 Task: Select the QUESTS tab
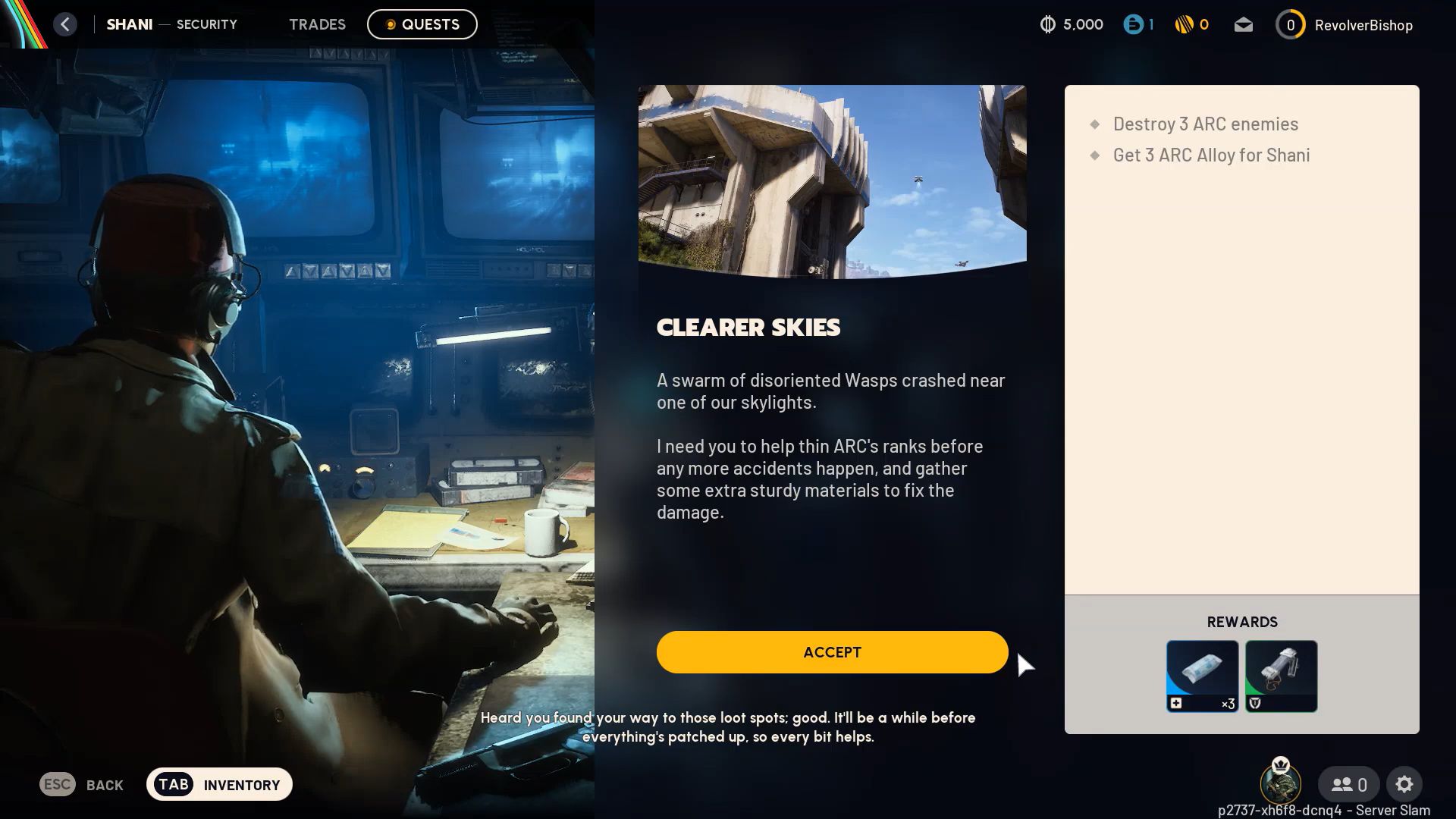(422, 24)
